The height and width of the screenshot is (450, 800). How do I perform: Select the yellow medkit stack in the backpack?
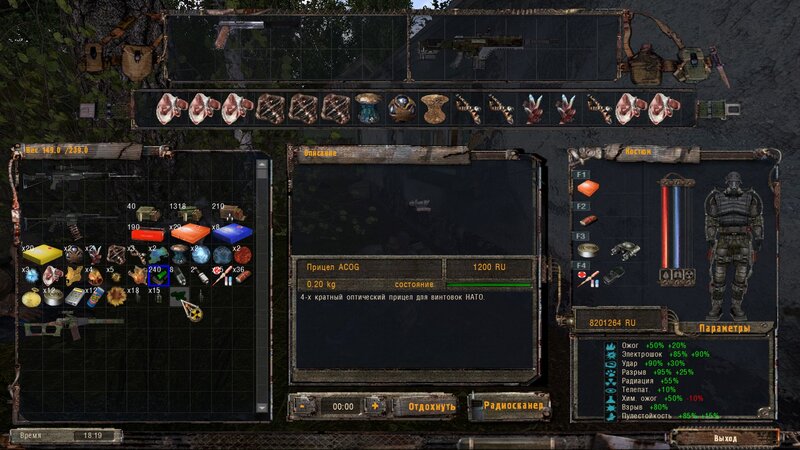coord(43,254)
